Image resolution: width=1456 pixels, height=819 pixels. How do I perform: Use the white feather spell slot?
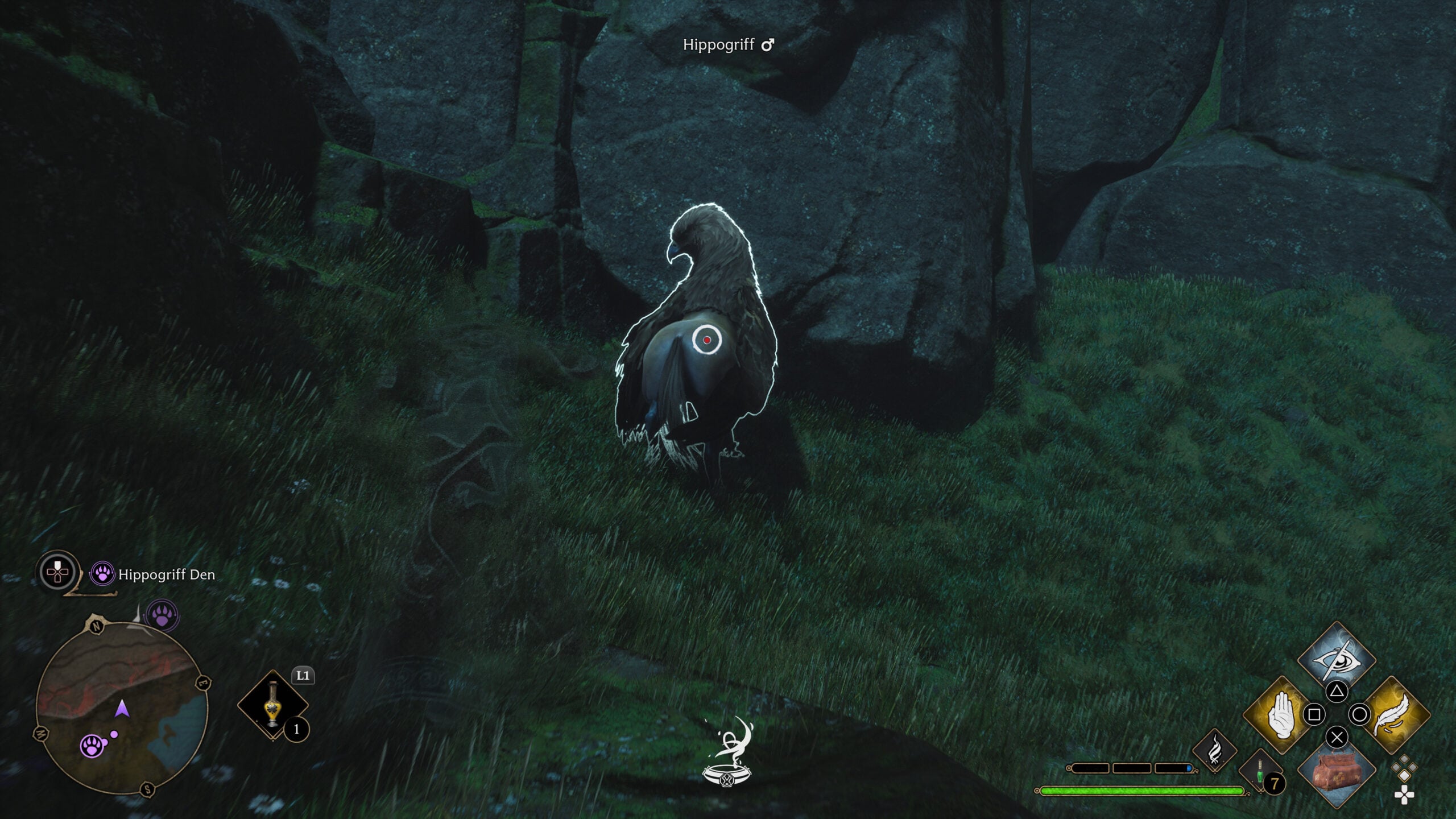tap(1391, 714)
